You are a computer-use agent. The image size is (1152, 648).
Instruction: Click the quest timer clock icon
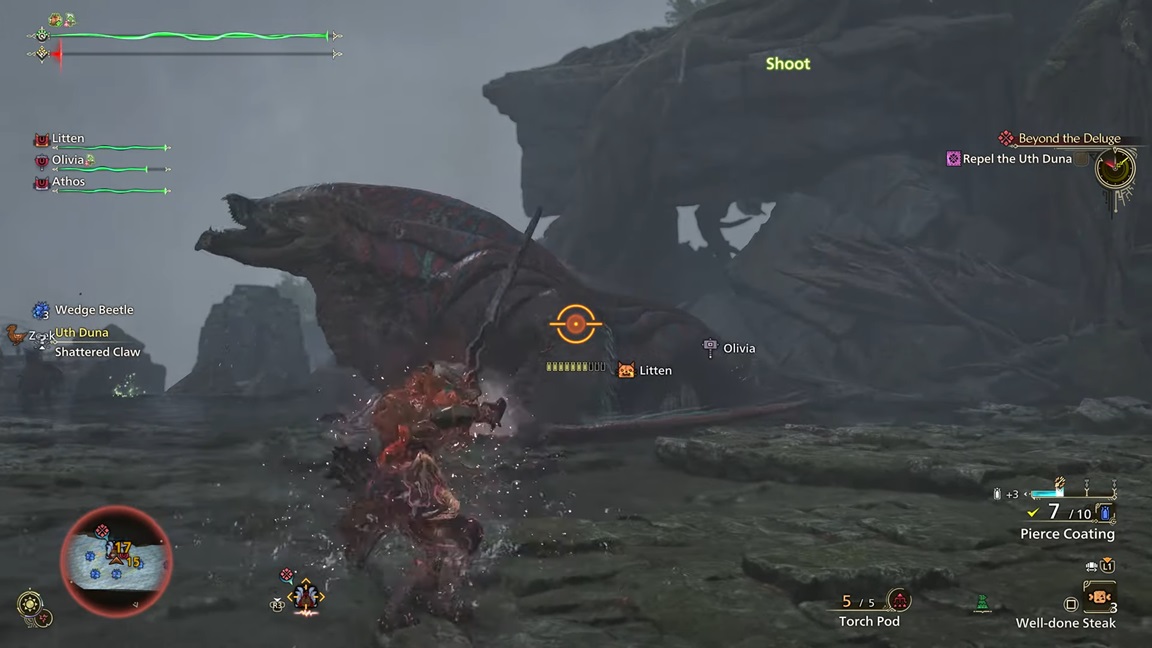coord(1114,169)
